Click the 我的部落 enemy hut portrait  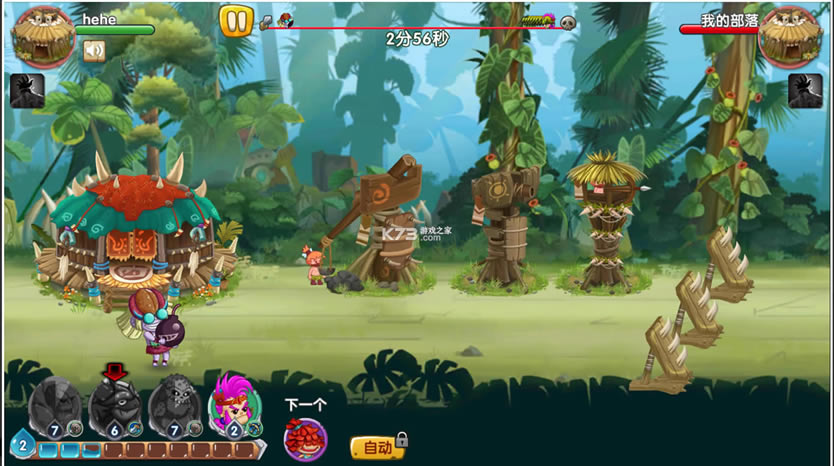click(790, 35)
